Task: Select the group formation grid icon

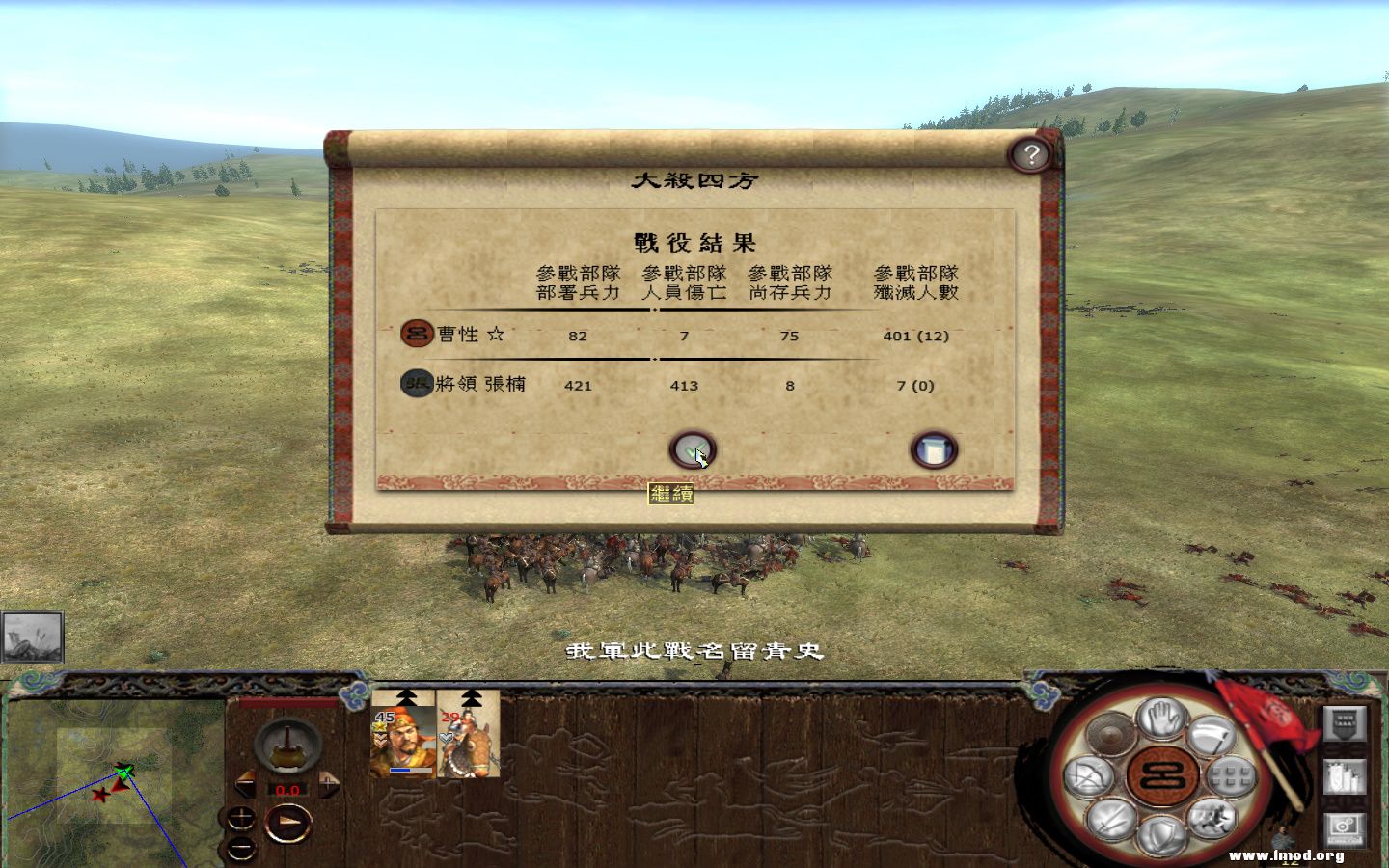Action: (x=1232, y=777)
